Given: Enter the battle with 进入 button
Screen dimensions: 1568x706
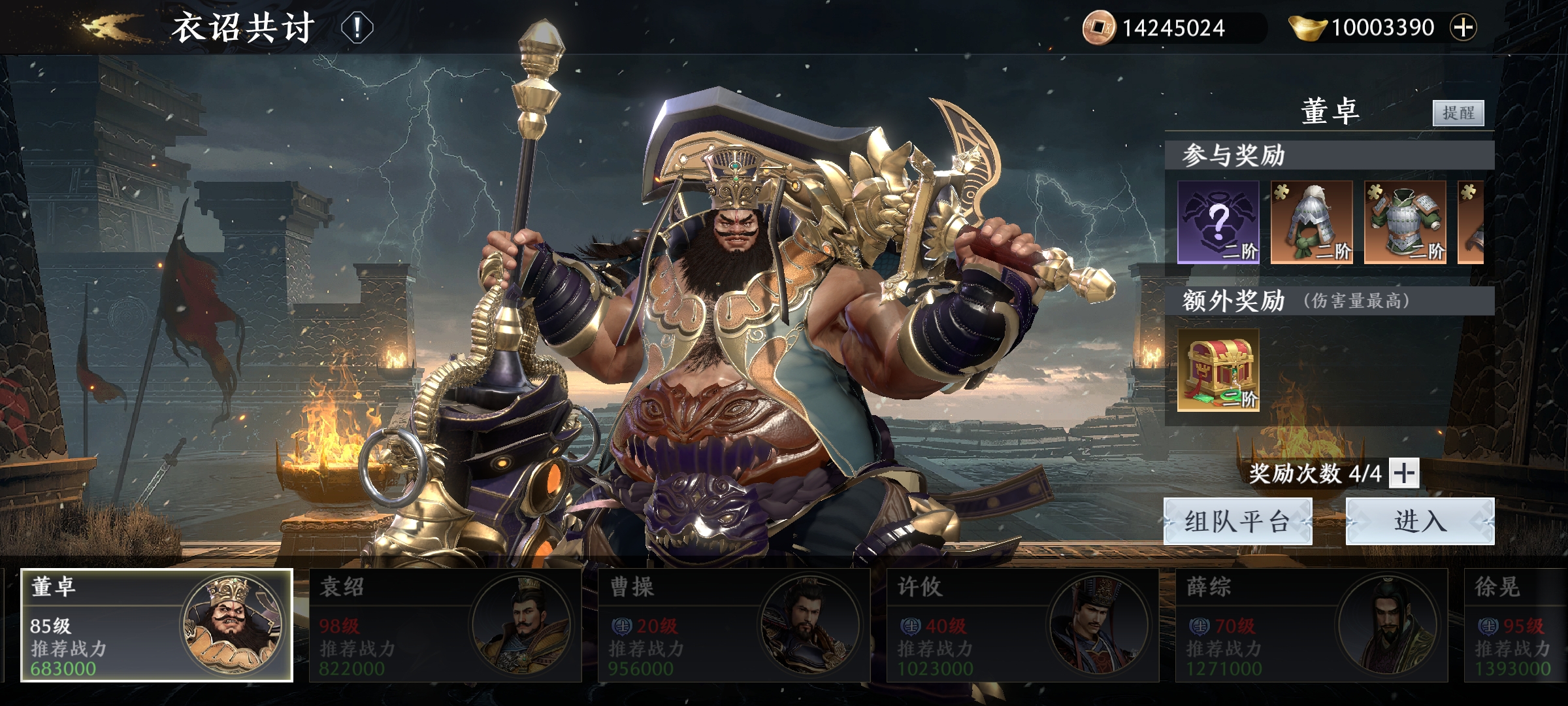Looking at the screenshot, I should (x=1420, y=521).
